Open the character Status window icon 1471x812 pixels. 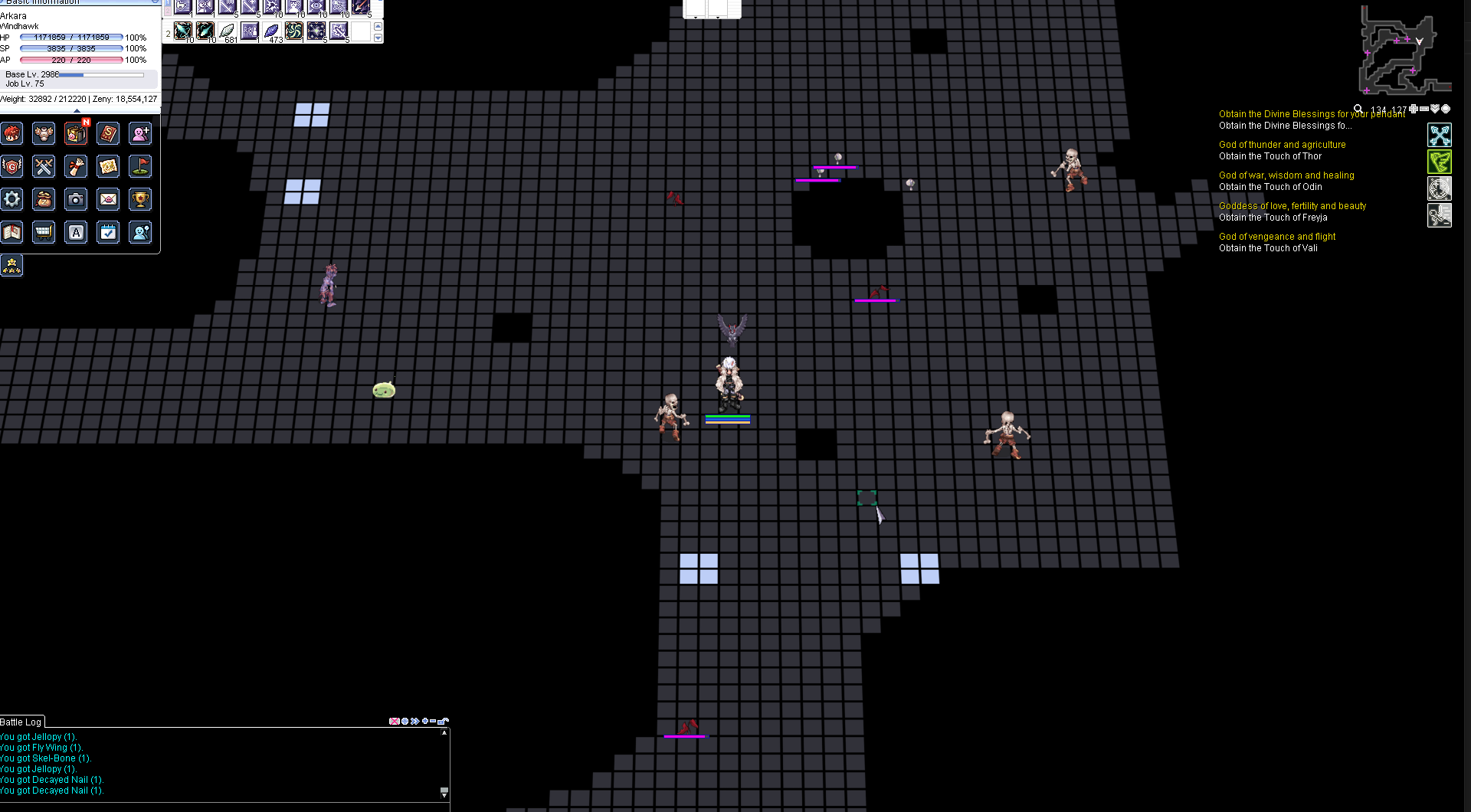click(12, 133)
